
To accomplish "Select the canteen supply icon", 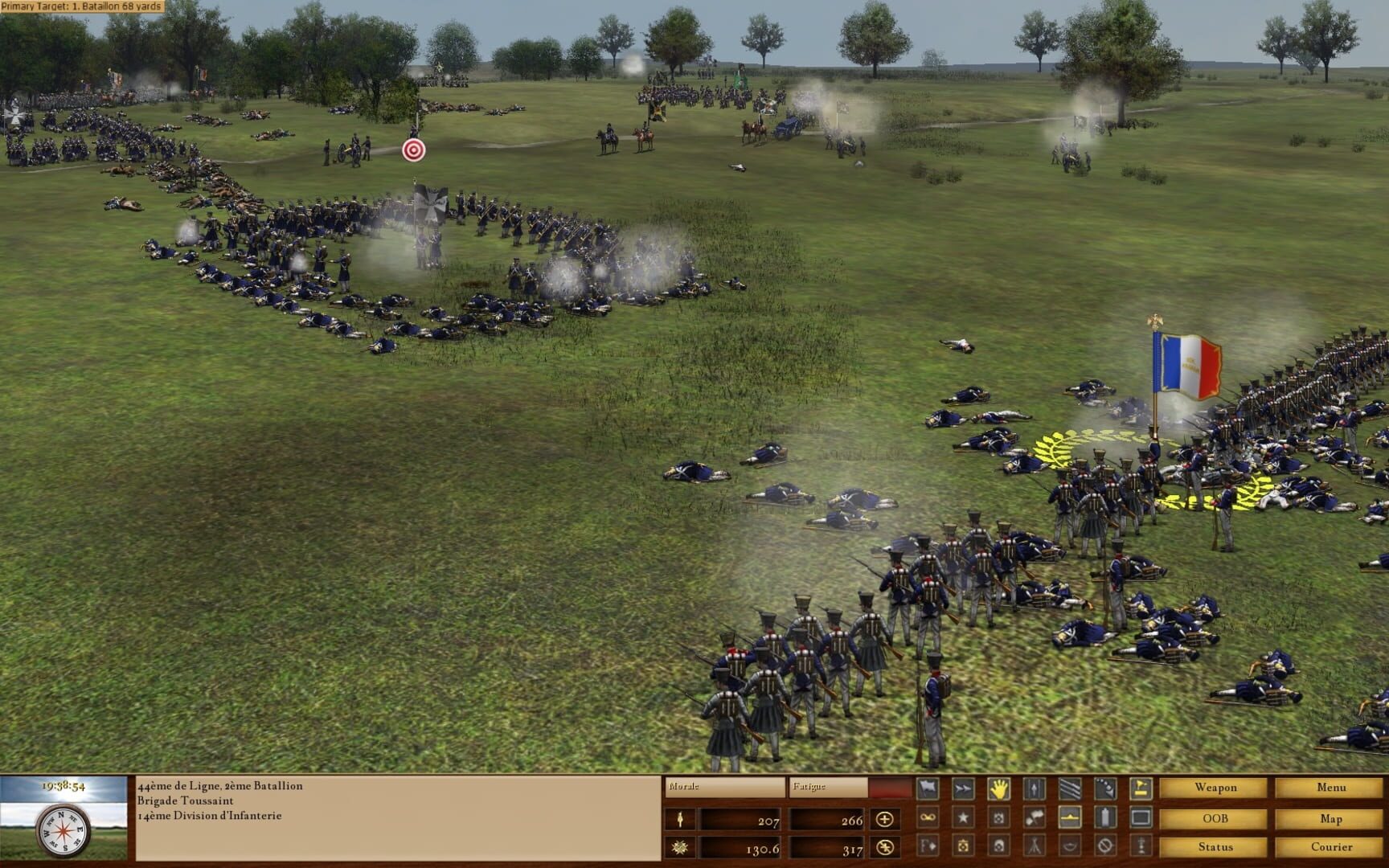I will [1105, 817].
